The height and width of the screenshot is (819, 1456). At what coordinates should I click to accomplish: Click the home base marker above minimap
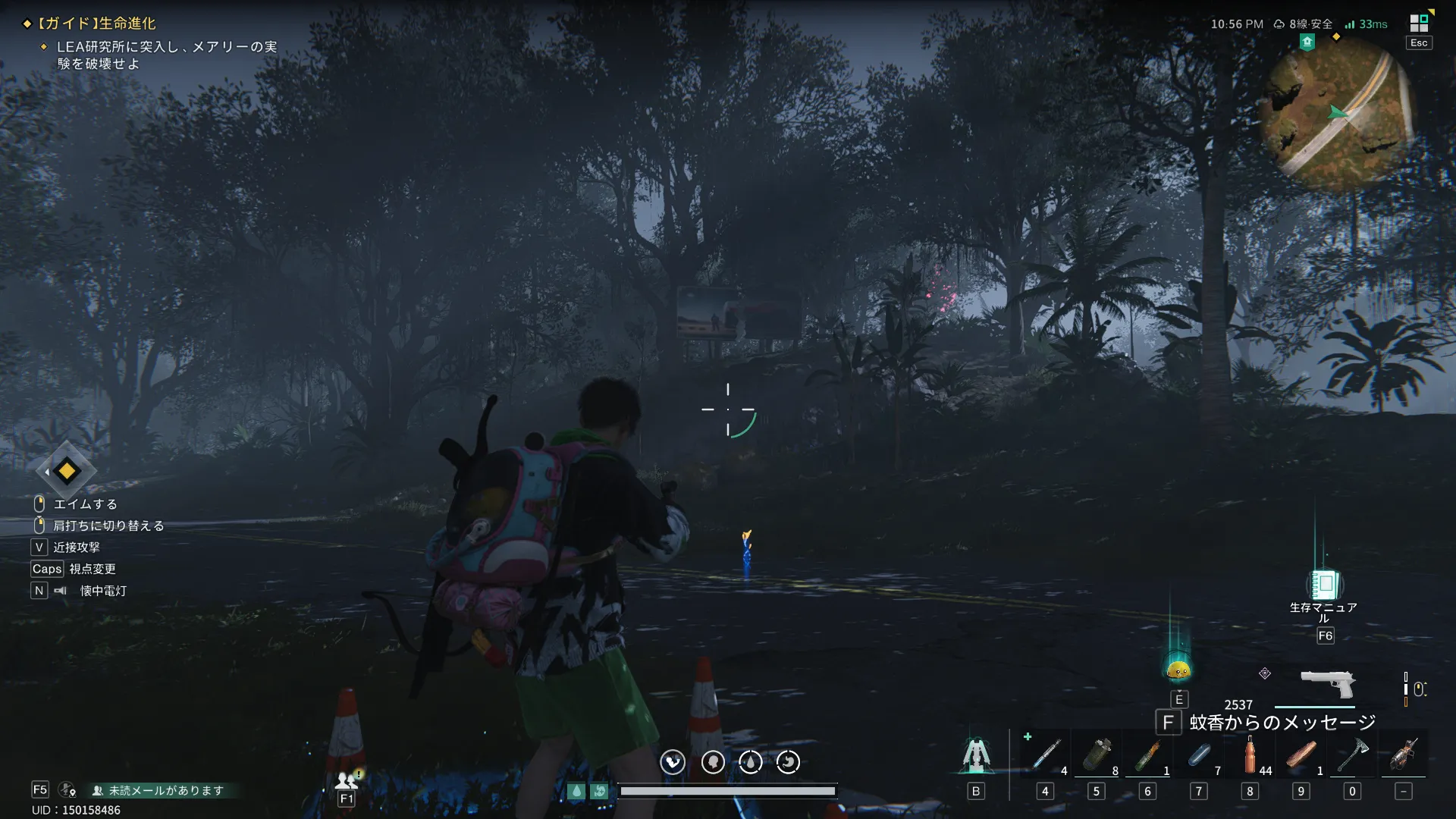pyautogui.click(x=1307, y=42)
